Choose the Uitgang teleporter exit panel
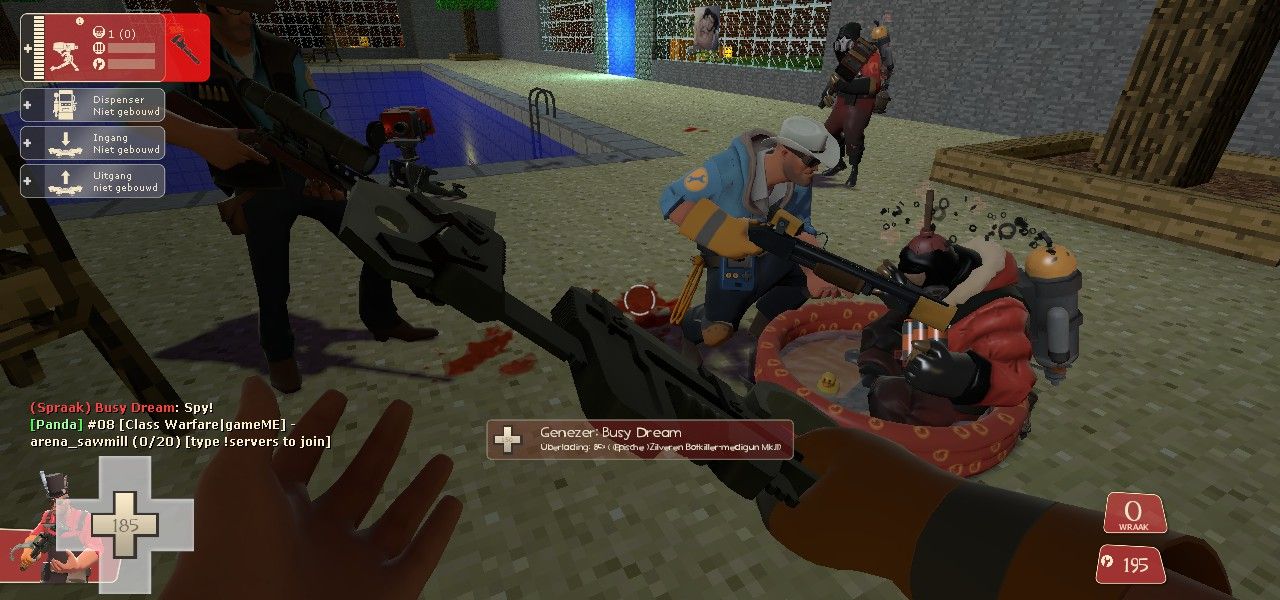 point(92,181)
